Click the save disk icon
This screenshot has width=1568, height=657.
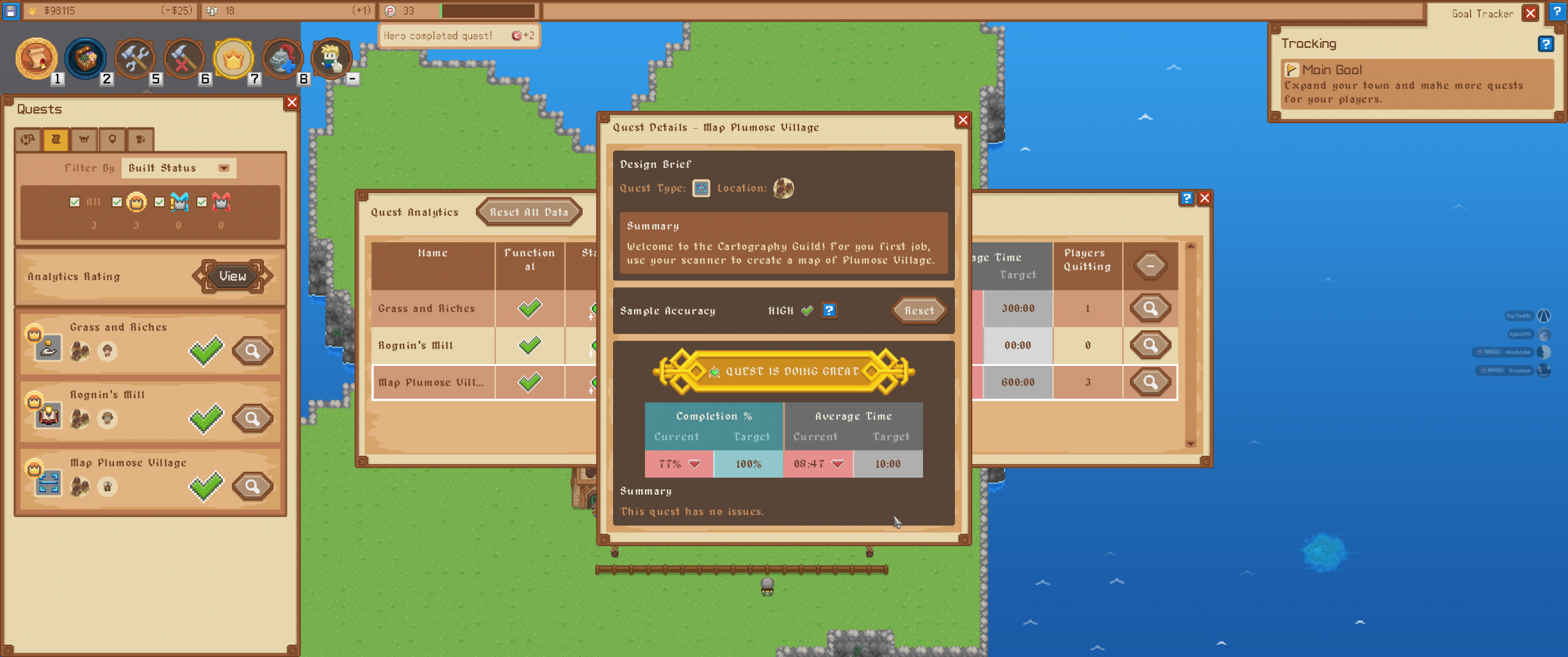click(10, 10)
